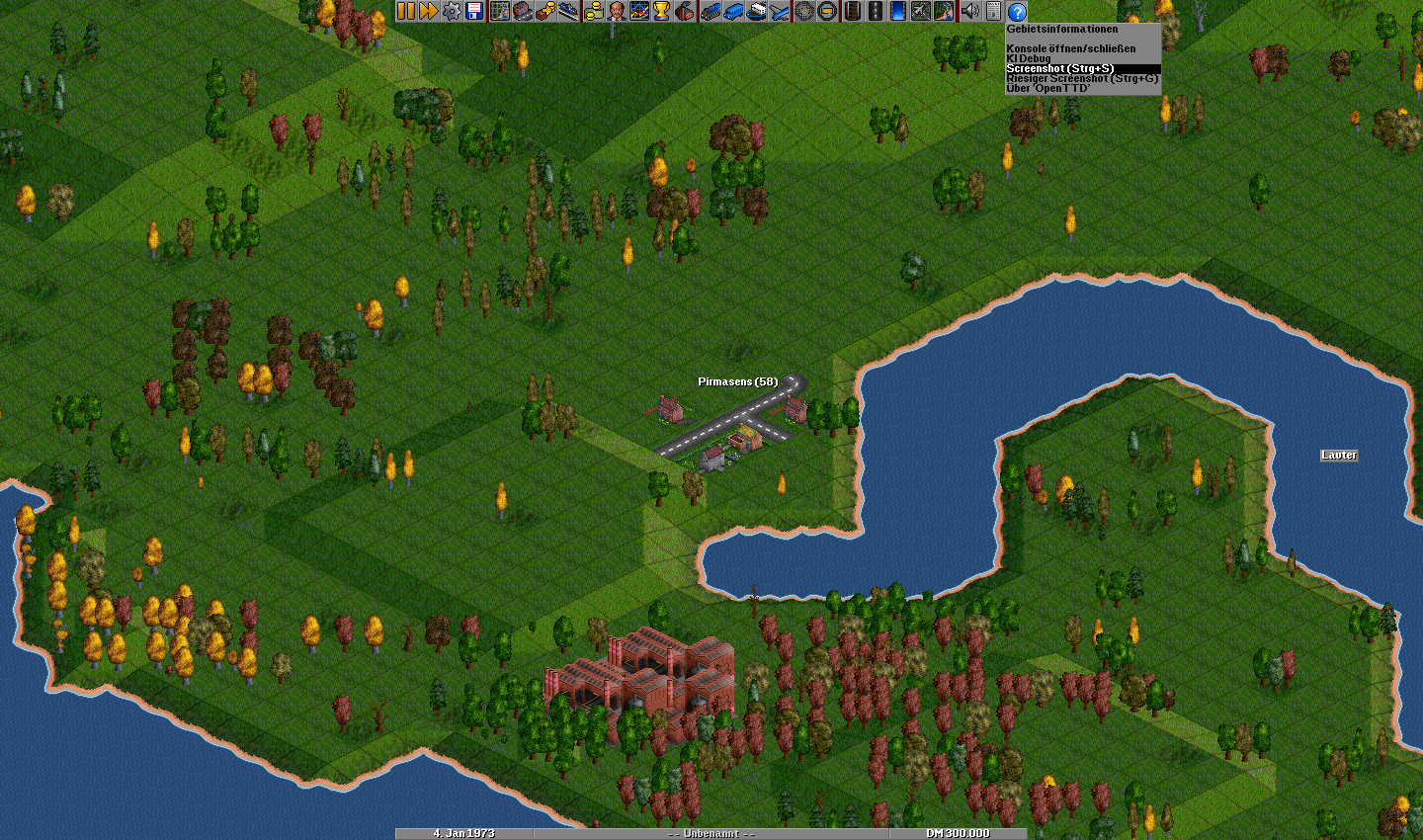Open the sound and music speaker icon
The width and height of the screenshot is (1423, 840).
(x=969, y=11)
